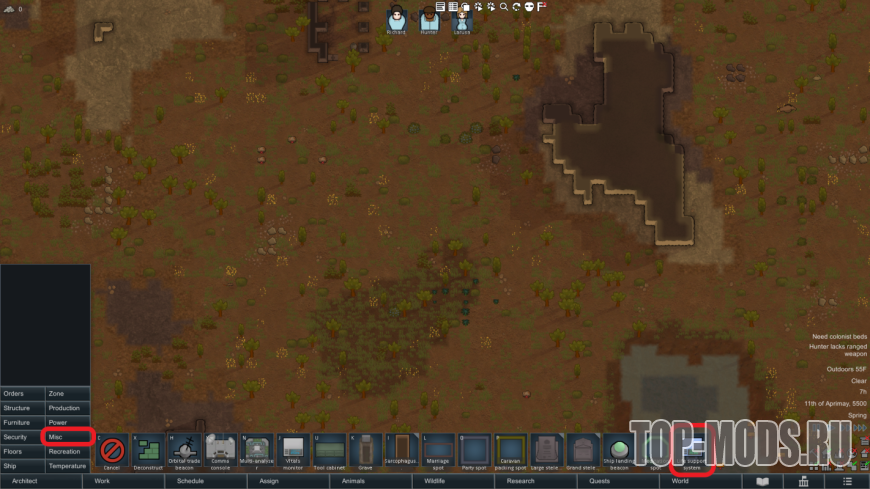Open the Misc architect category
This screenshot has height=489, width=870.
pos(68,437)
